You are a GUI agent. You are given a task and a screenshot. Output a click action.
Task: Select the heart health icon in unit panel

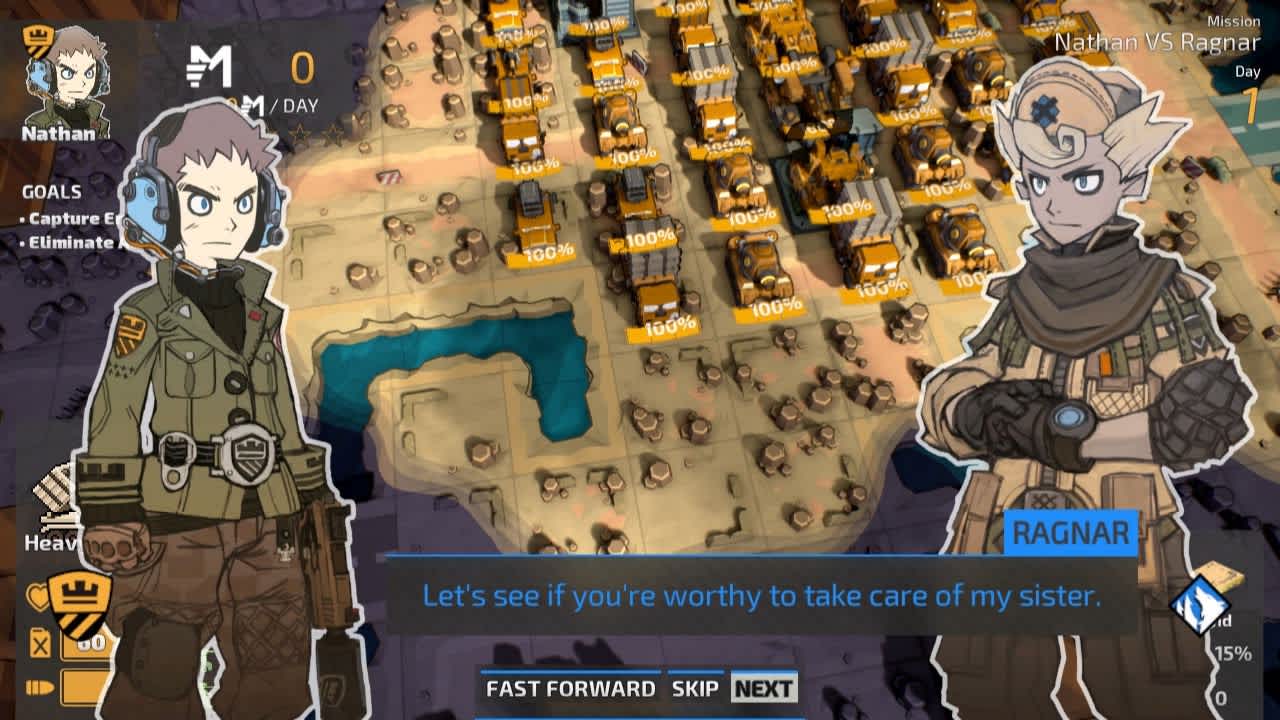[x=37, y=594]
